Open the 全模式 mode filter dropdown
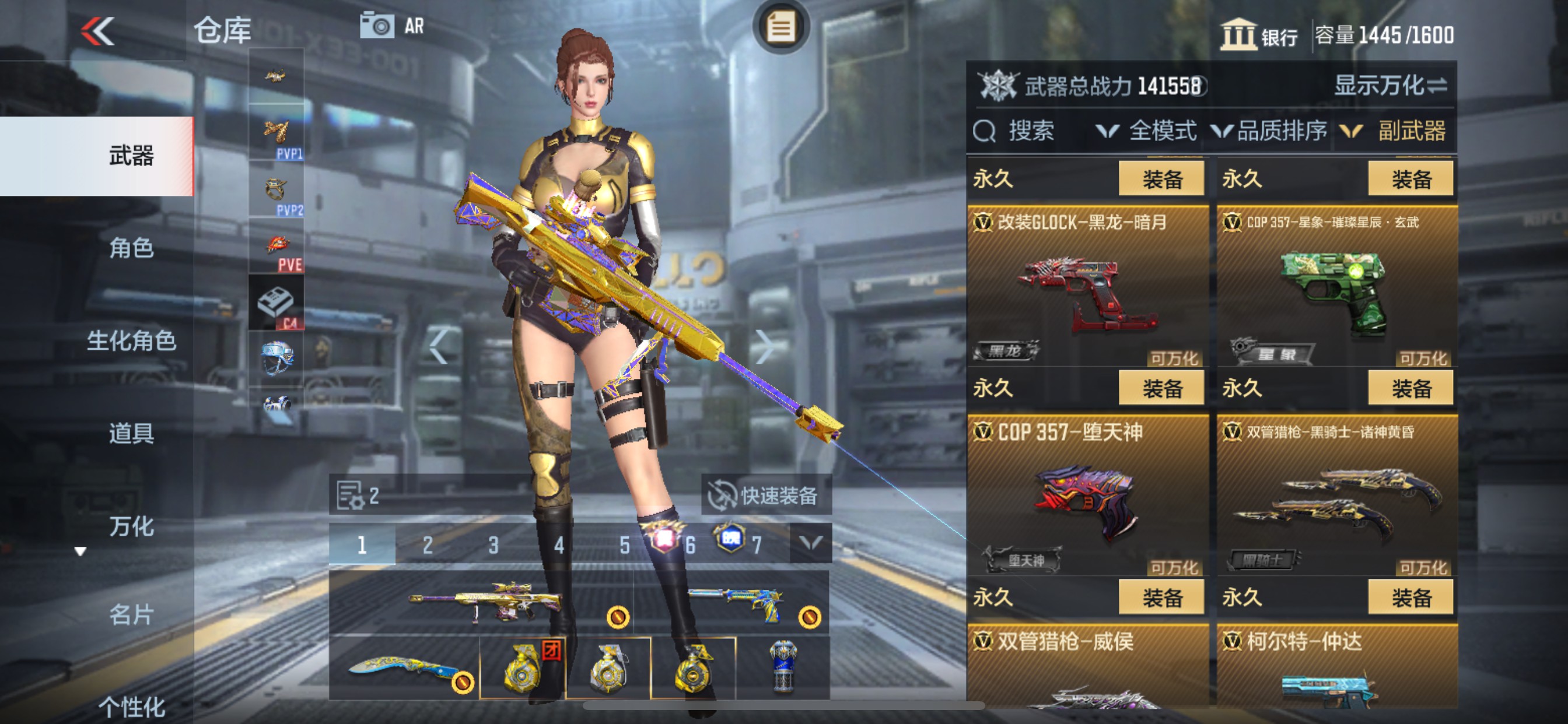Viewport: 1568px width, 724px height. click(1161, 131)
